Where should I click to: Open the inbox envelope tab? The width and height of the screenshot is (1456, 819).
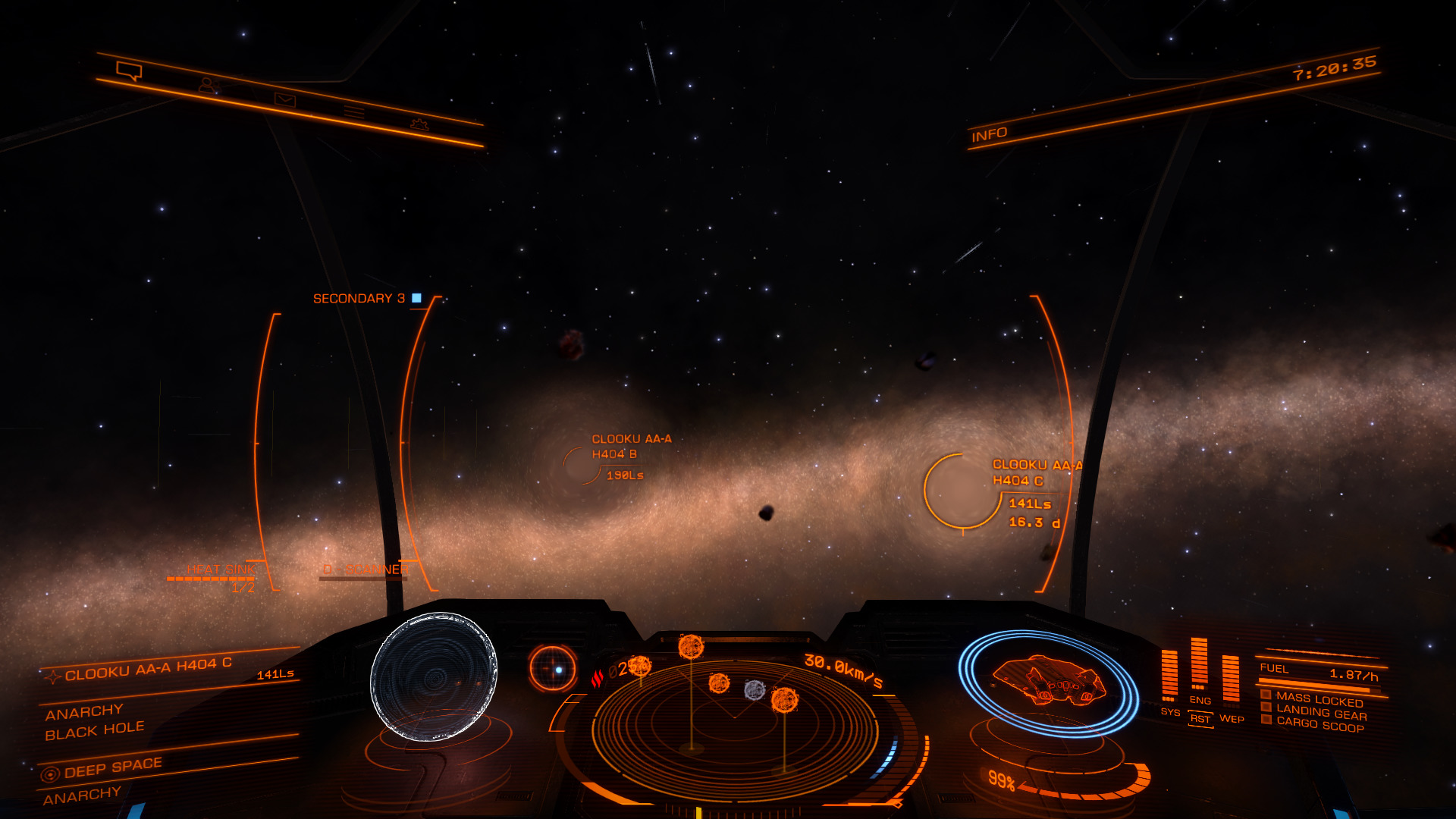pyautogui.click(x=285, y=100)
